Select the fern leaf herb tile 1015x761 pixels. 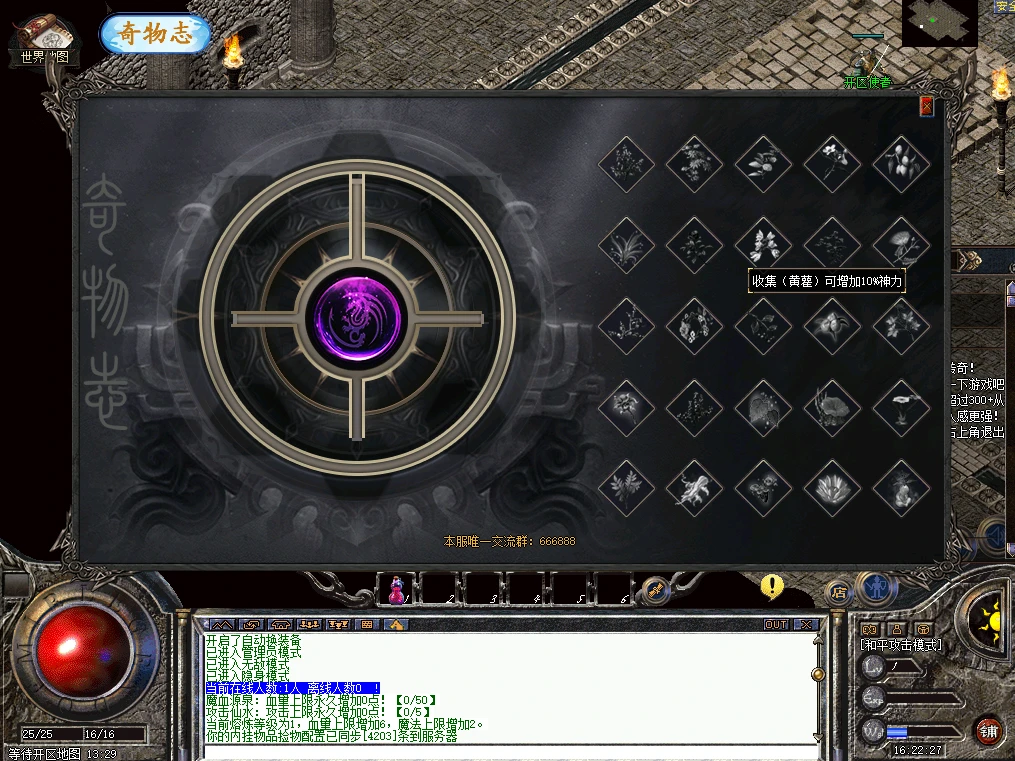[x=626, y=488]
